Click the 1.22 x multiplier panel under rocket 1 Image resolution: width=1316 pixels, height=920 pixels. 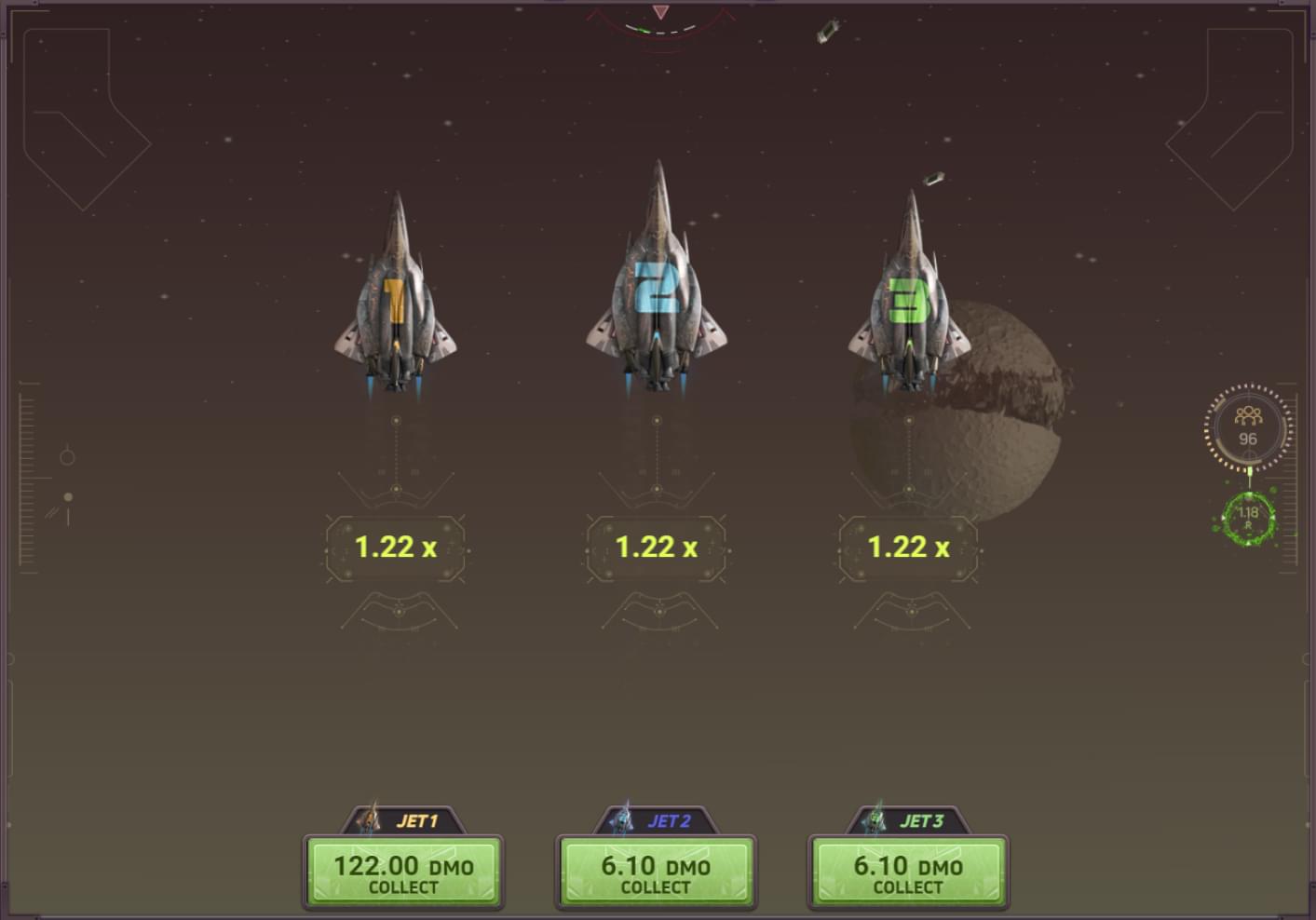click(x=395, y=548)
